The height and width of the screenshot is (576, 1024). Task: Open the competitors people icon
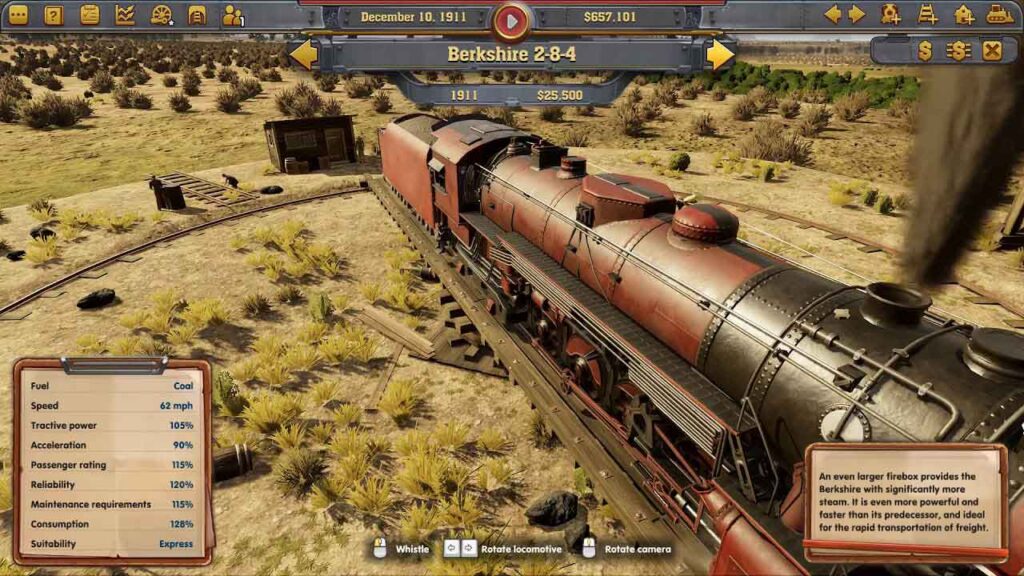pyautogui.click(x=233, y=15)
